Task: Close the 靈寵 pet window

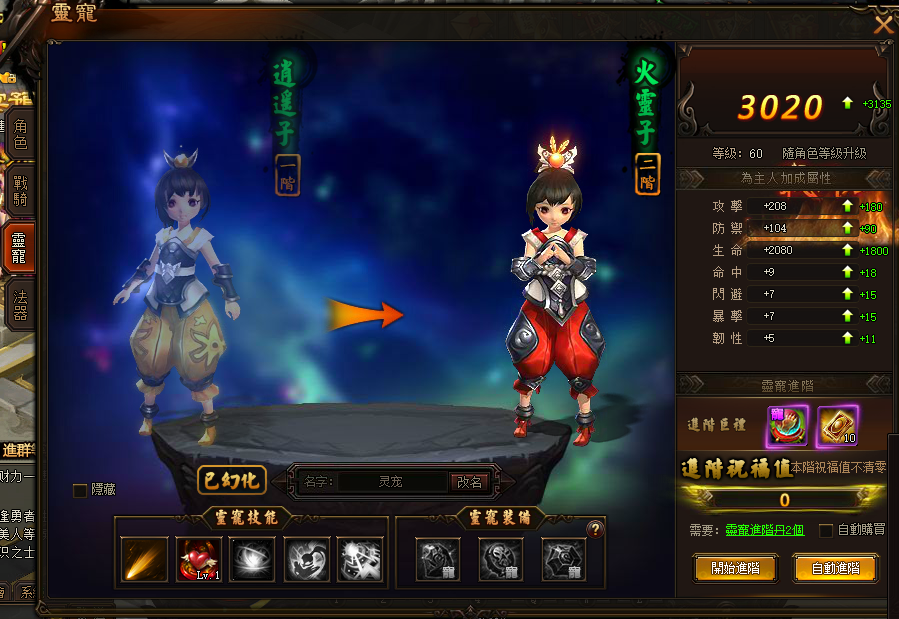Action: (883, 24)
